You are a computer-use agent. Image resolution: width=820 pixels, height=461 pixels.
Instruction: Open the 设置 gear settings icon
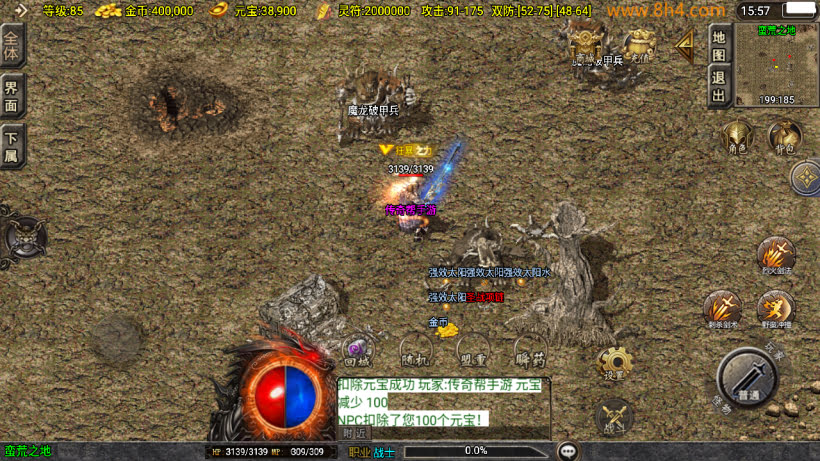pos(614,362)
